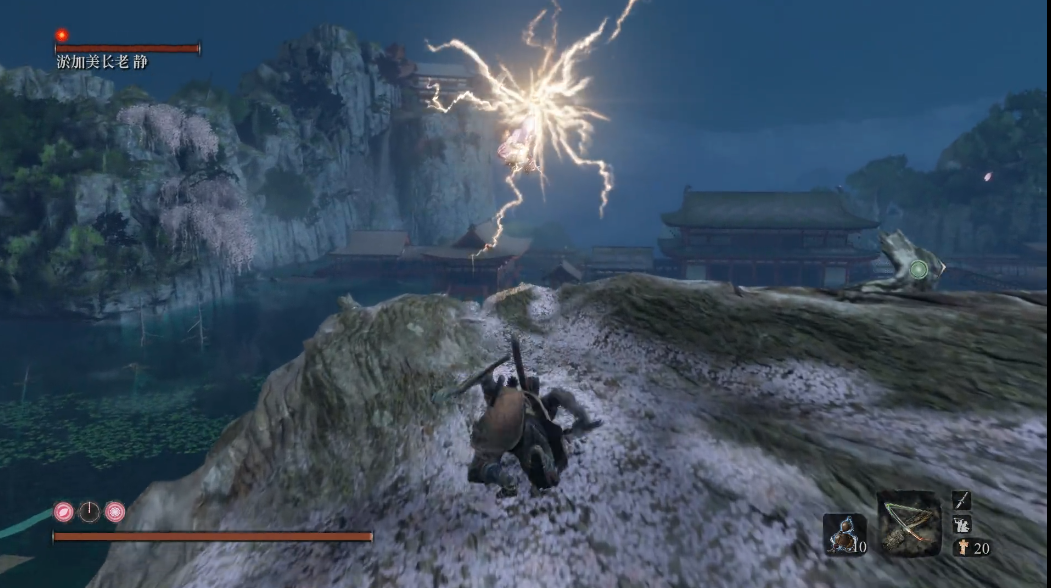Image resolution: width=1051 pixels, height=588 pixels.
Task: Select the sword combat art icon
Action: [x=961, y=500]
